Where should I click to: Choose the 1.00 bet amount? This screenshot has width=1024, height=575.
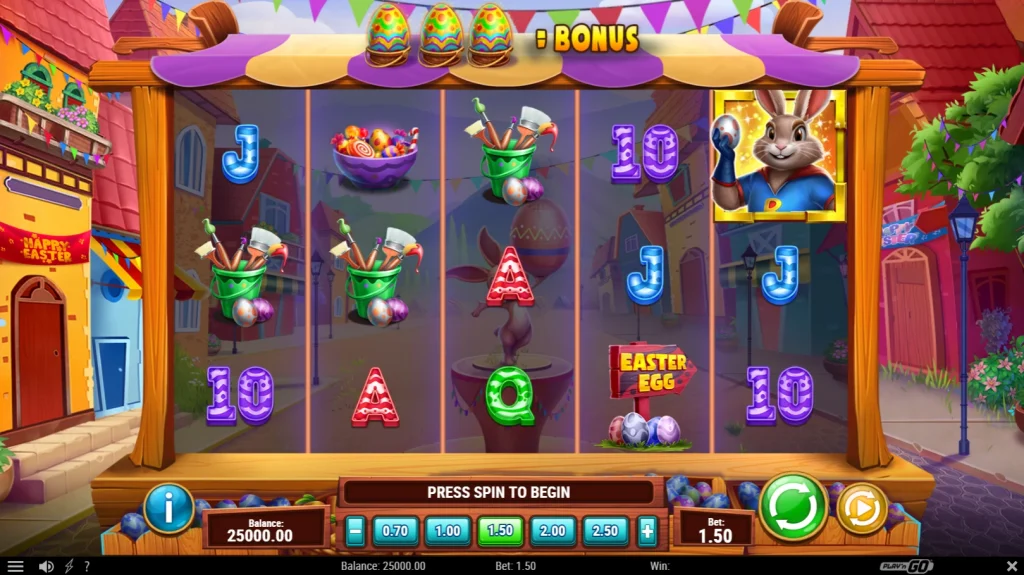448,531
